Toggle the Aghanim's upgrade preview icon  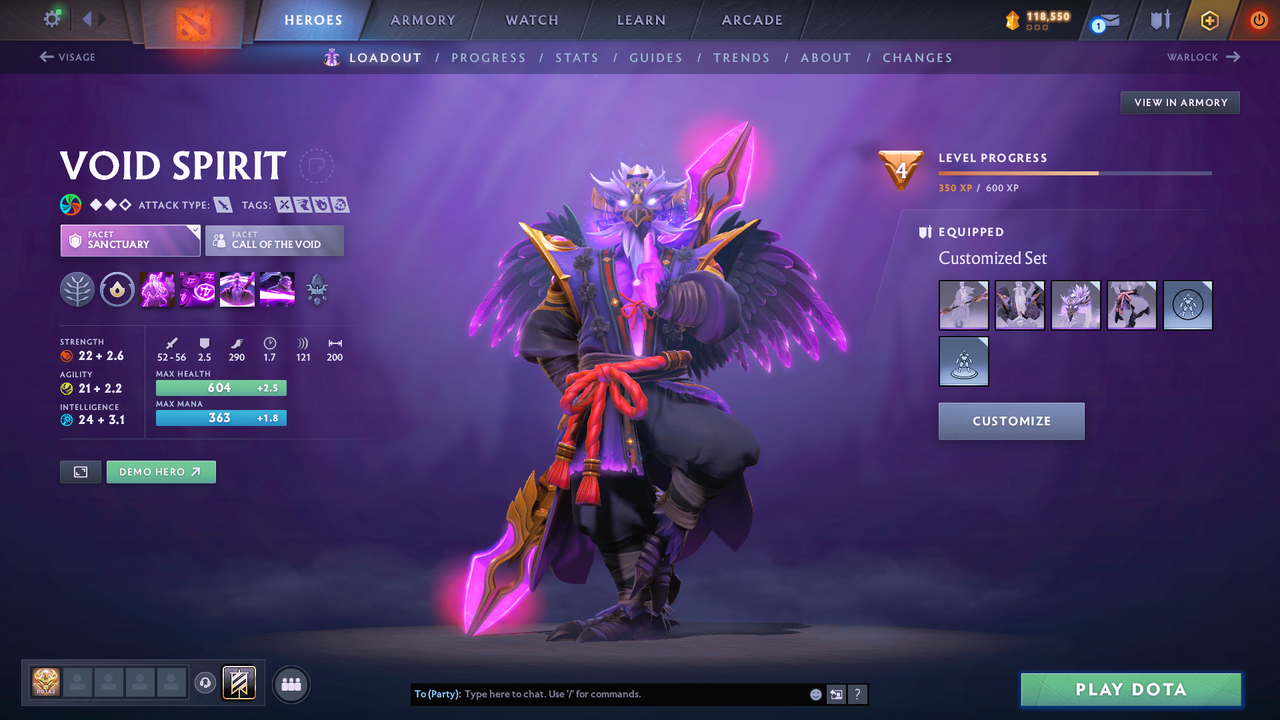(317, 289)
